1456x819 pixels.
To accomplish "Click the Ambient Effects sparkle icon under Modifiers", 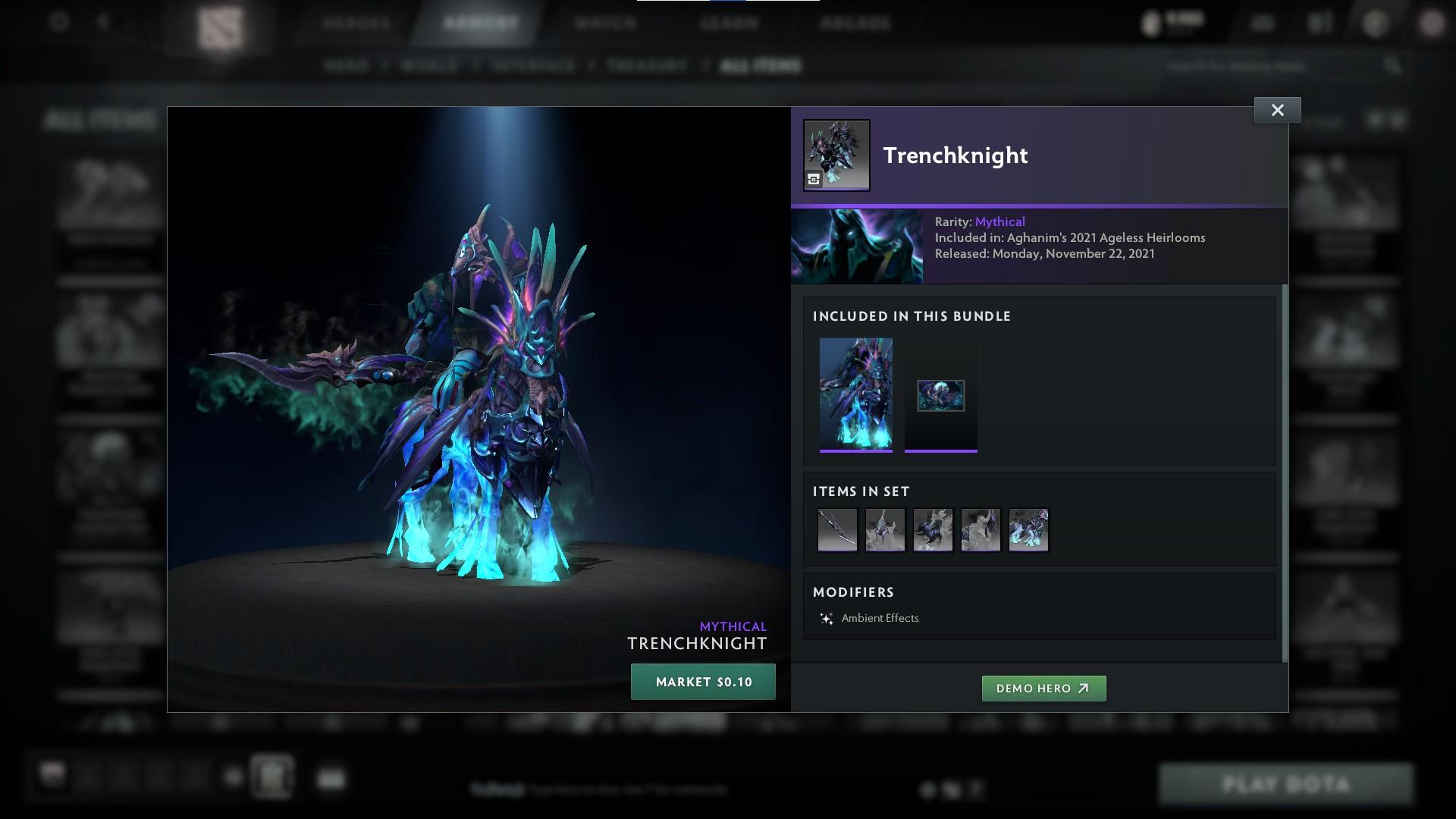I will 826,617.
